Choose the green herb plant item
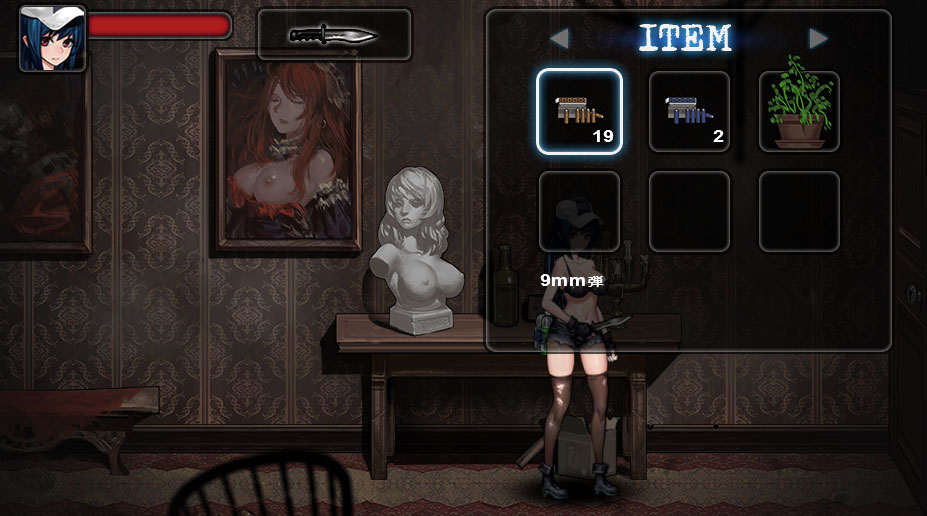The height and width of the screenshot is (516, 927). 799,111
